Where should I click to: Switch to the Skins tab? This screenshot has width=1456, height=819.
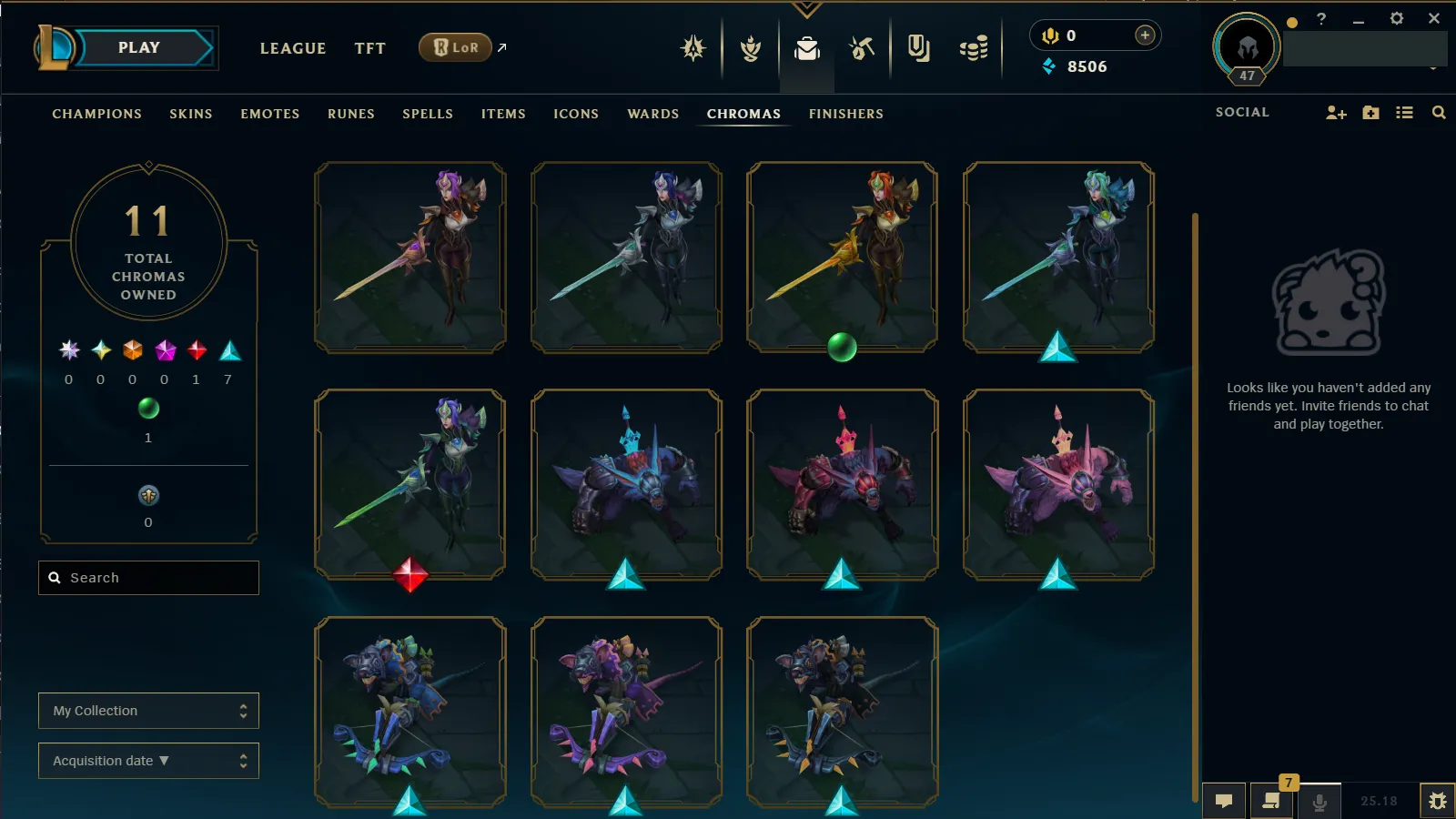190,114
